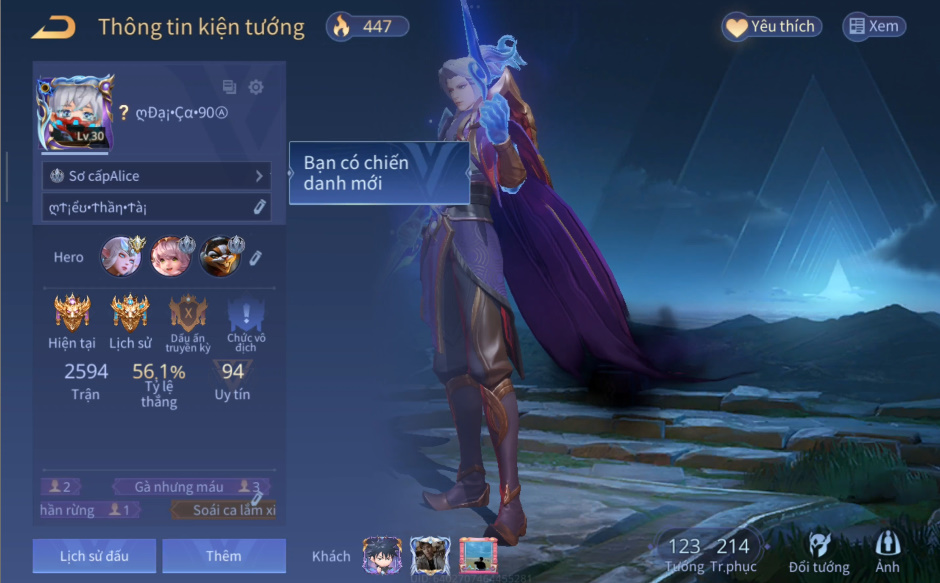The height and width of the screenshot is (583, 940).
Task: Click the Yêu thích heart button
Action: tap(772, 27)
